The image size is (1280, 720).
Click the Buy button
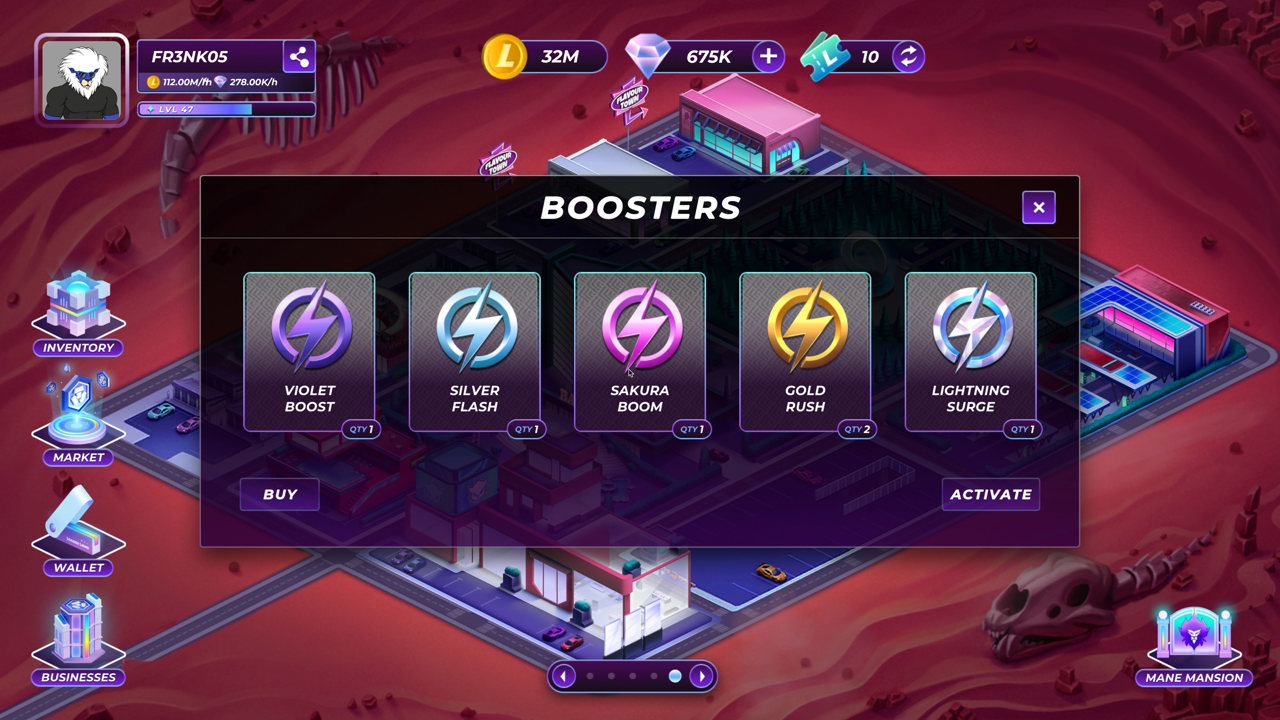[280, 494]
